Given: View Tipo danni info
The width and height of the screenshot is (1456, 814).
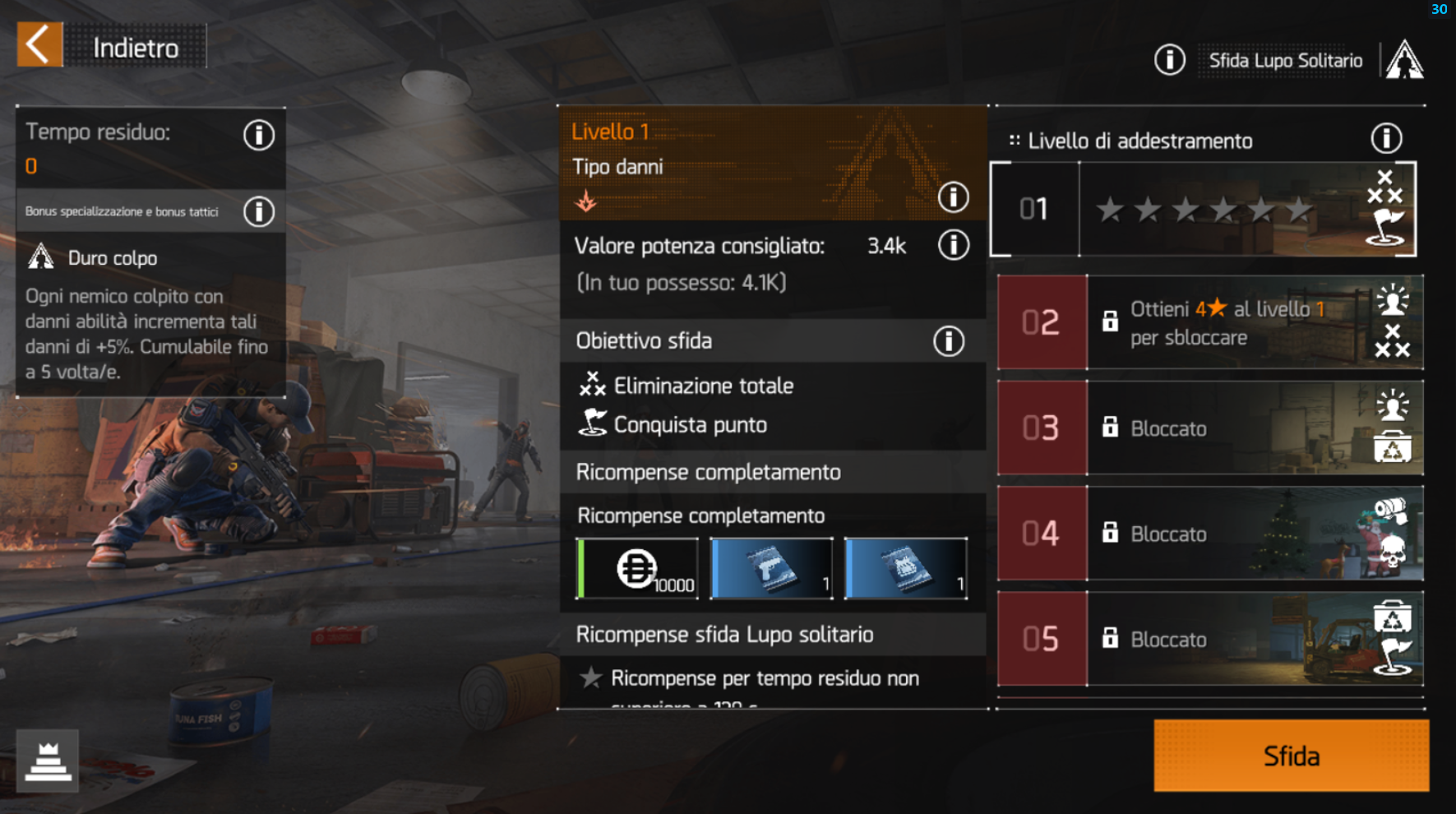Looking at the screenshot, I should tap(953, 197).
